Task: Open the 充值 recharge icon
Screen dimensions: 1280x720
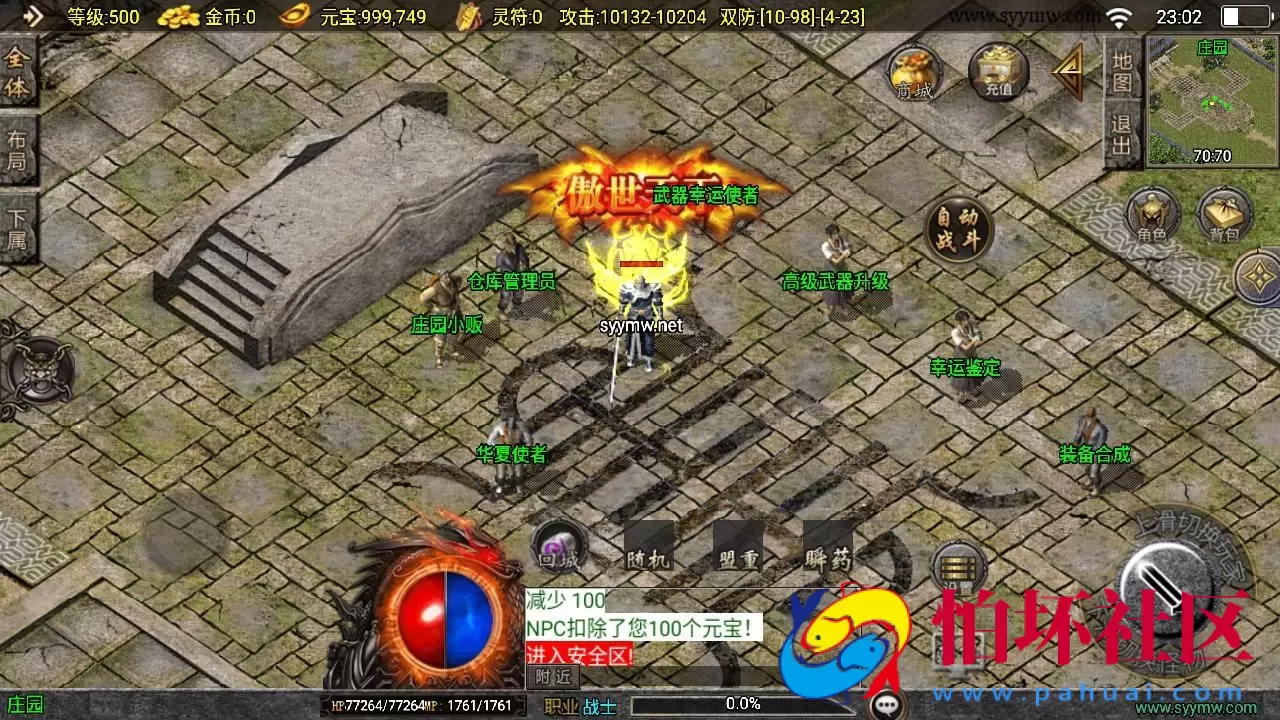Action: (x=996, y=72)
